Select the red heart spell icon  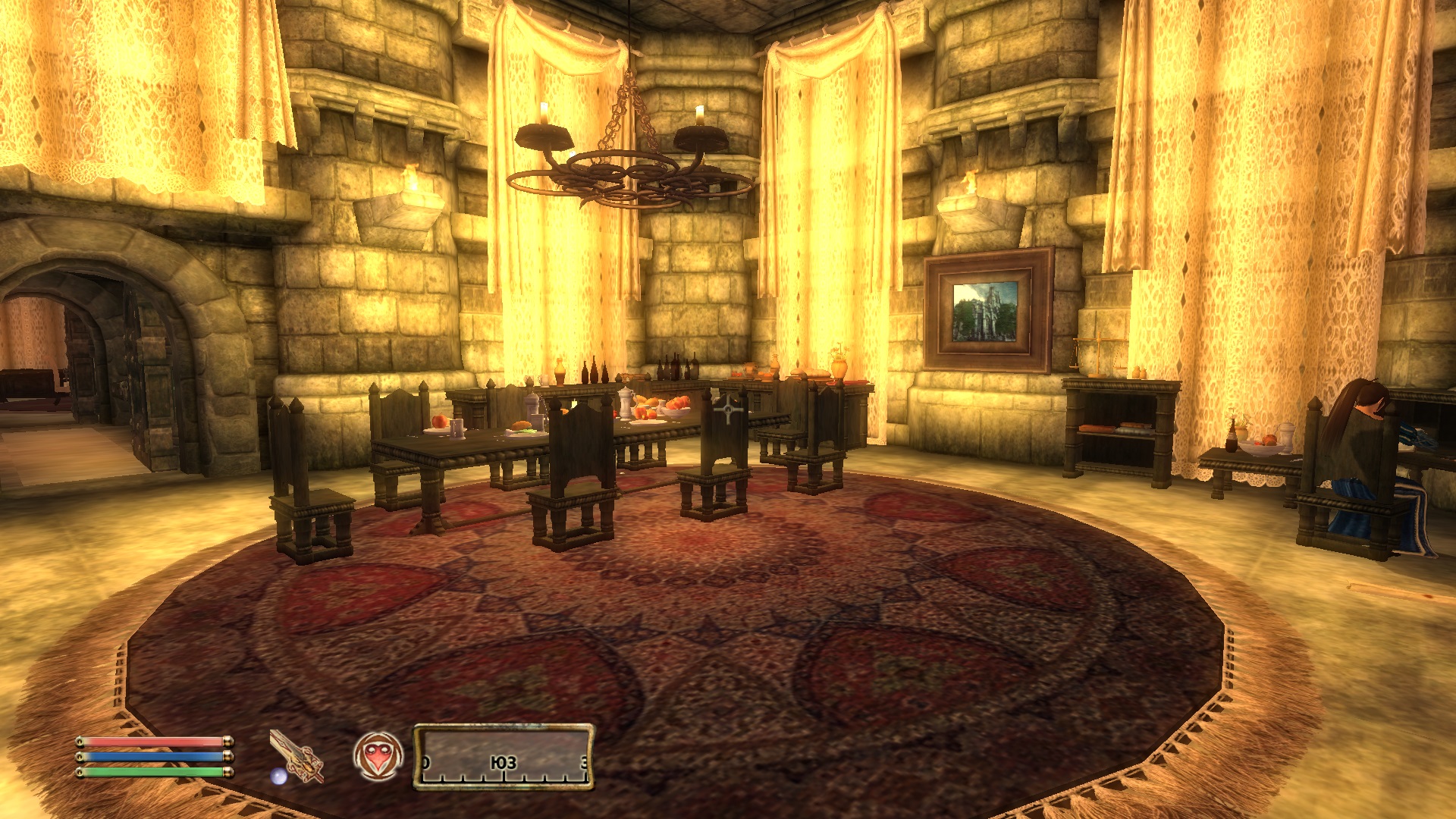[x=378, y=756]
